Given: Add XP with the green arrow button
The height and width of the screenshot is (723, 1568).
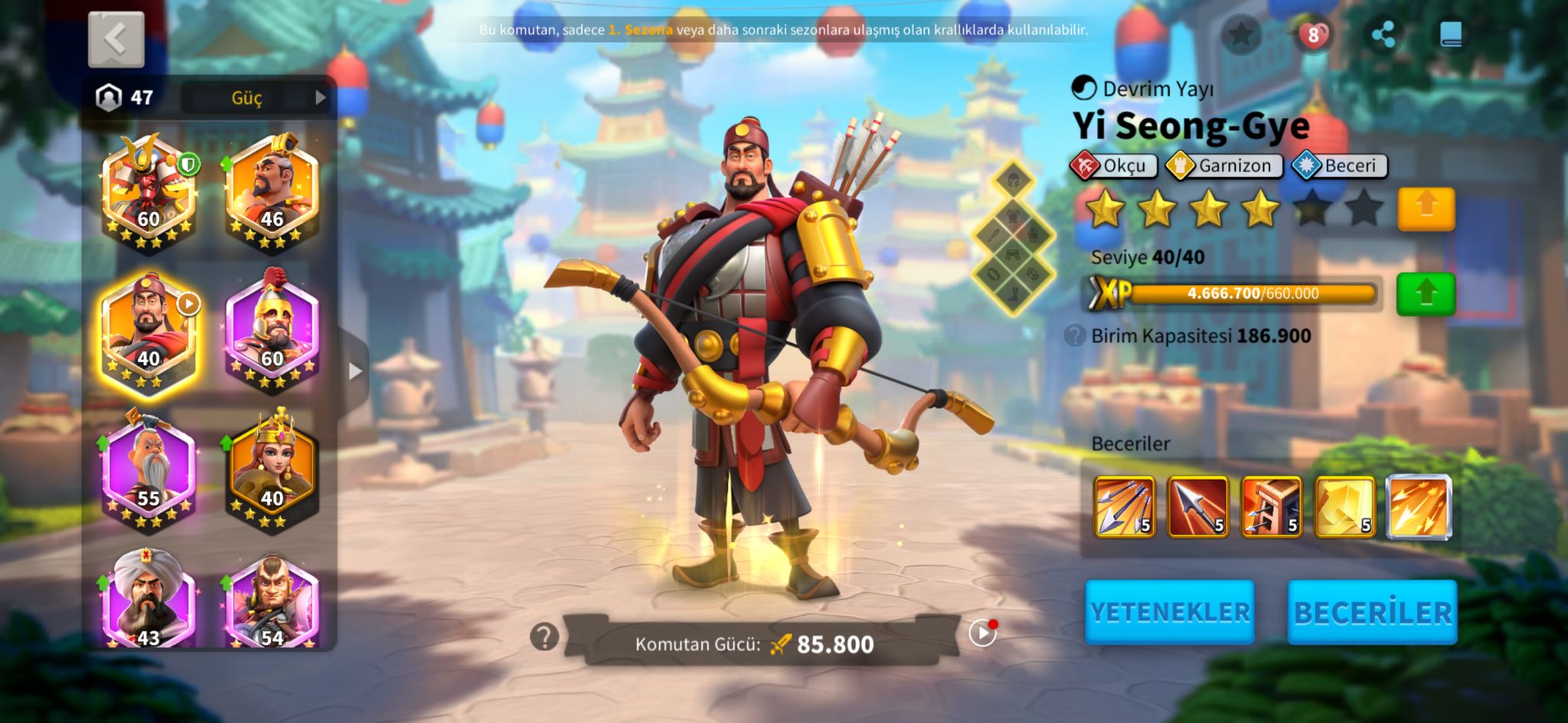Looking at the screenshot, I should click(x=1426, y=294).
